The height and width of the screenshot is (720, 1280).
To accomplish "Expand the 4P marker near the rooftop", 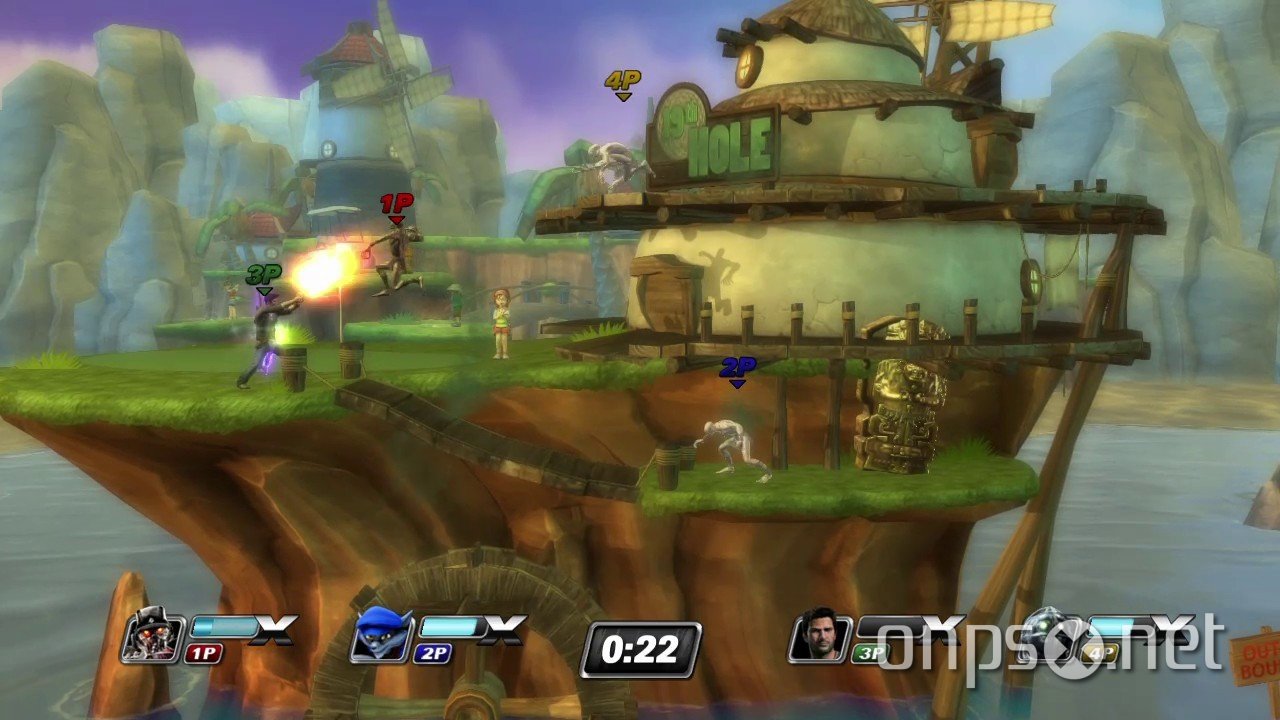I will [x=622, y=82].
